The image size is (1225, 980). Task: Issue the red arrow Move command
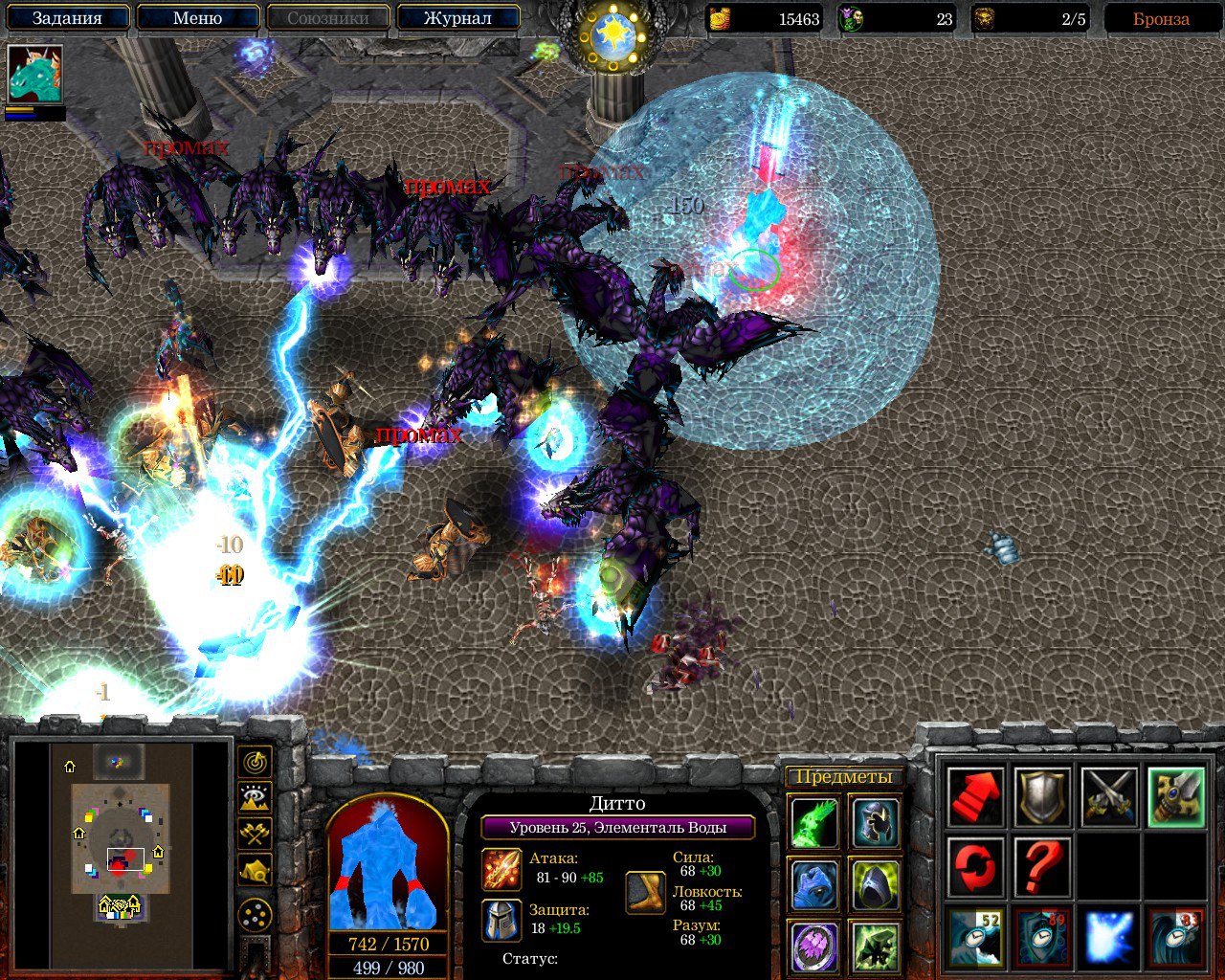975,796
